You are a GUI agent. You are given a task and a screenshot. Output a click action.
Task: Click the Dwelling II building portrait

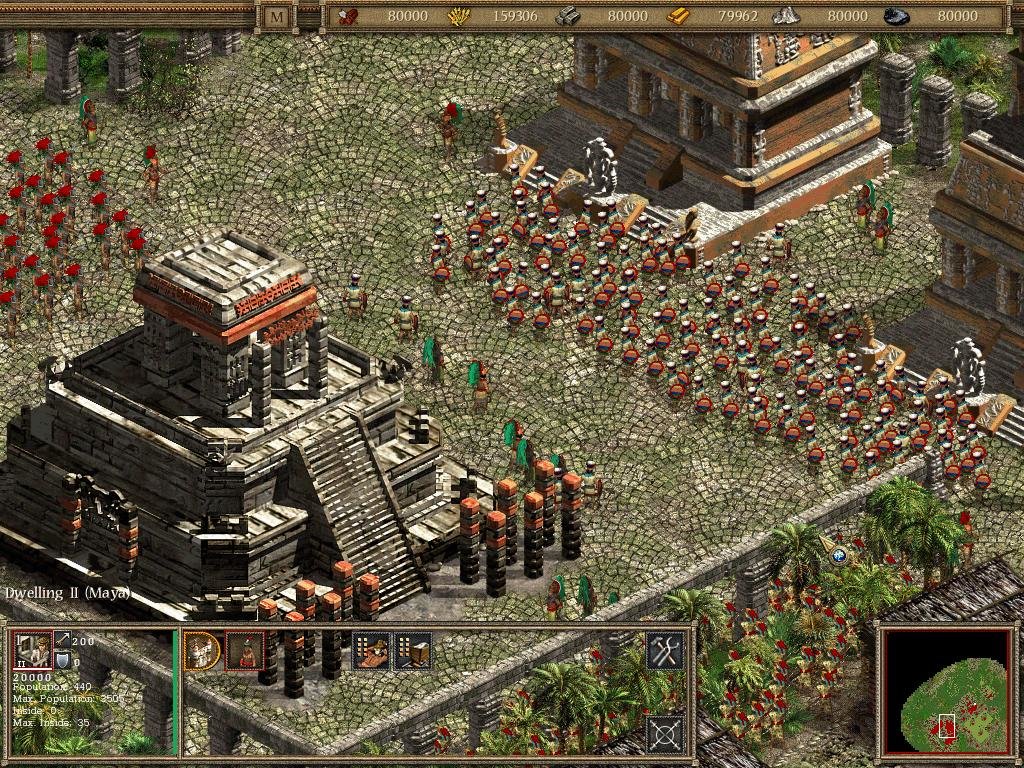(31, 651)
